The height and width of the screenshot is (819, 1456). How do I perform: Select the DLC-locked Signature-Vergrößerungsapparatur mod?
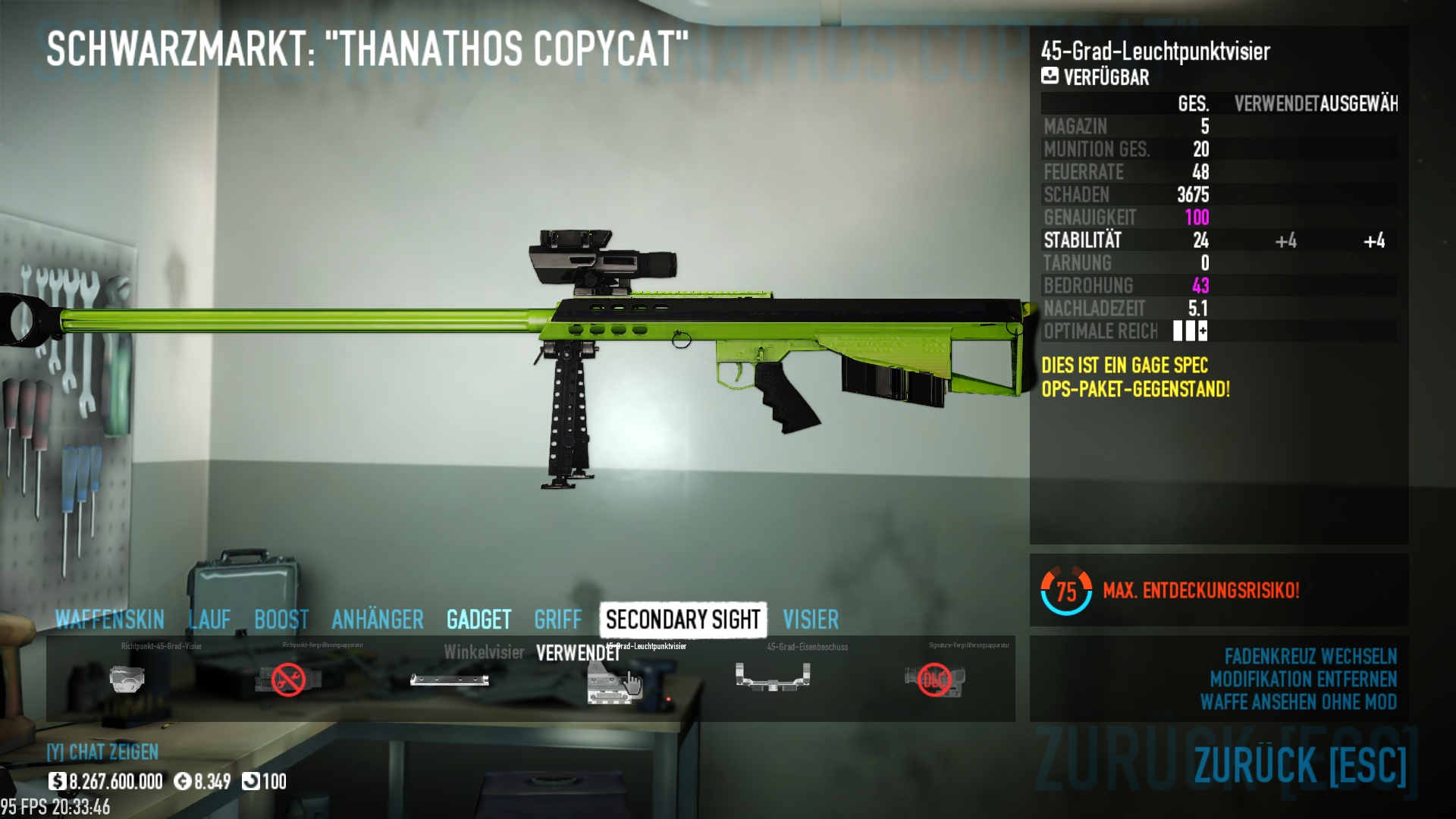click(x=934, y=679)
